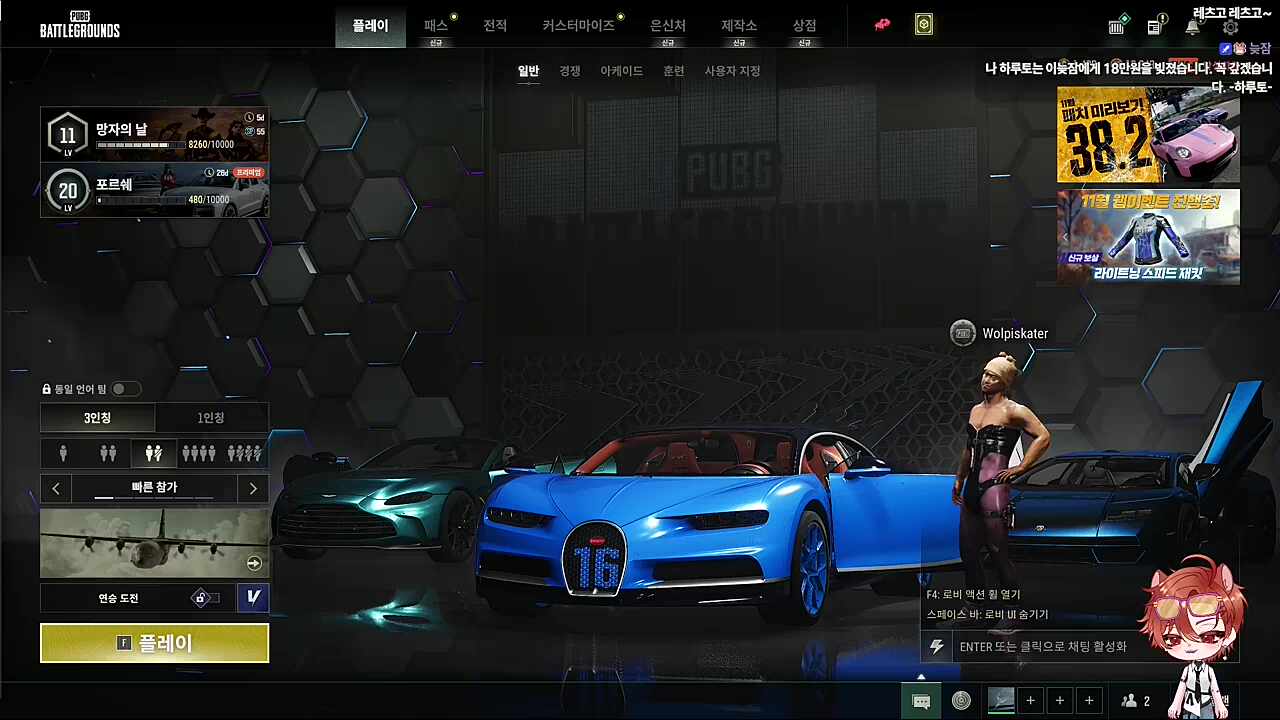
Task: Select 1인칭 (first-person) perspective
Action: coord(211,418)
